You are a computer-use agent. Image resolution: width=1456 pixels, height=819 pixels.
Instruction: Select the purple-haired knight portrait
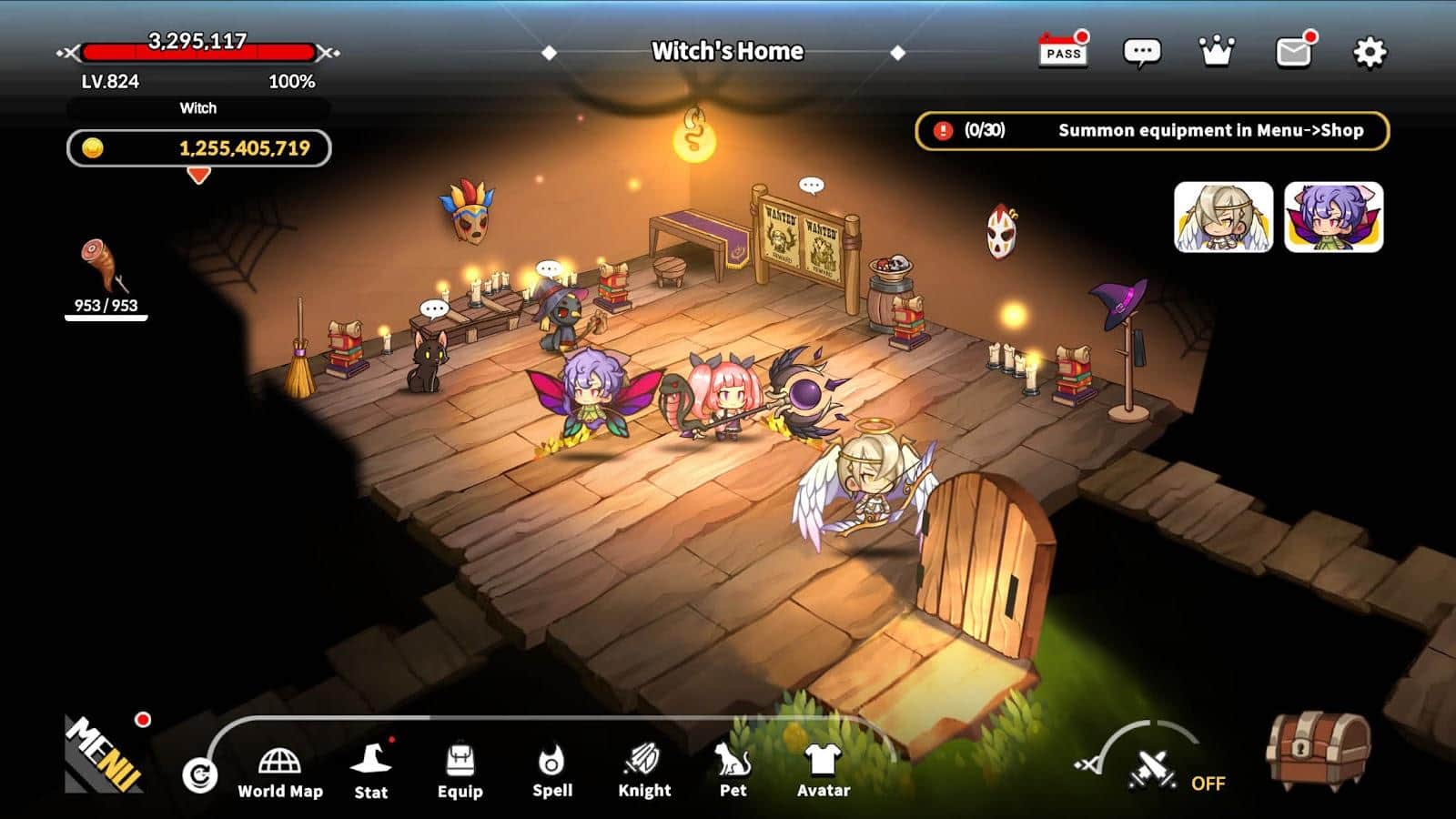pyautogui.click(x=1333, y=217)
